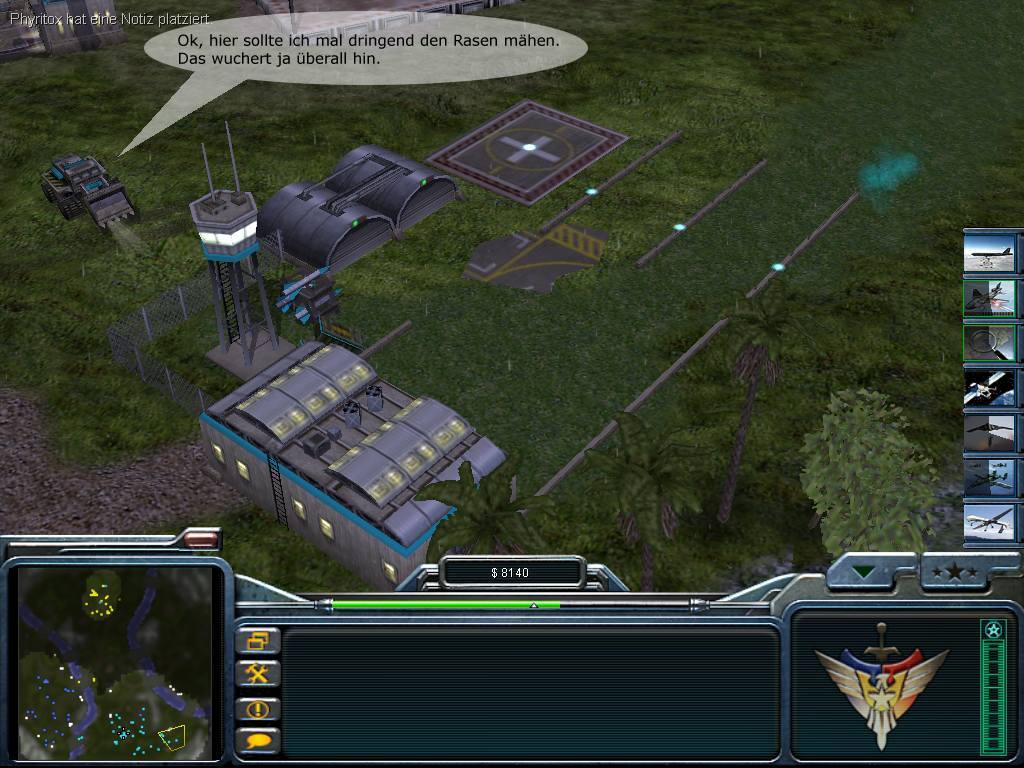
Task: Activate the magnifying glass scan power
Action: click(989, 343)
